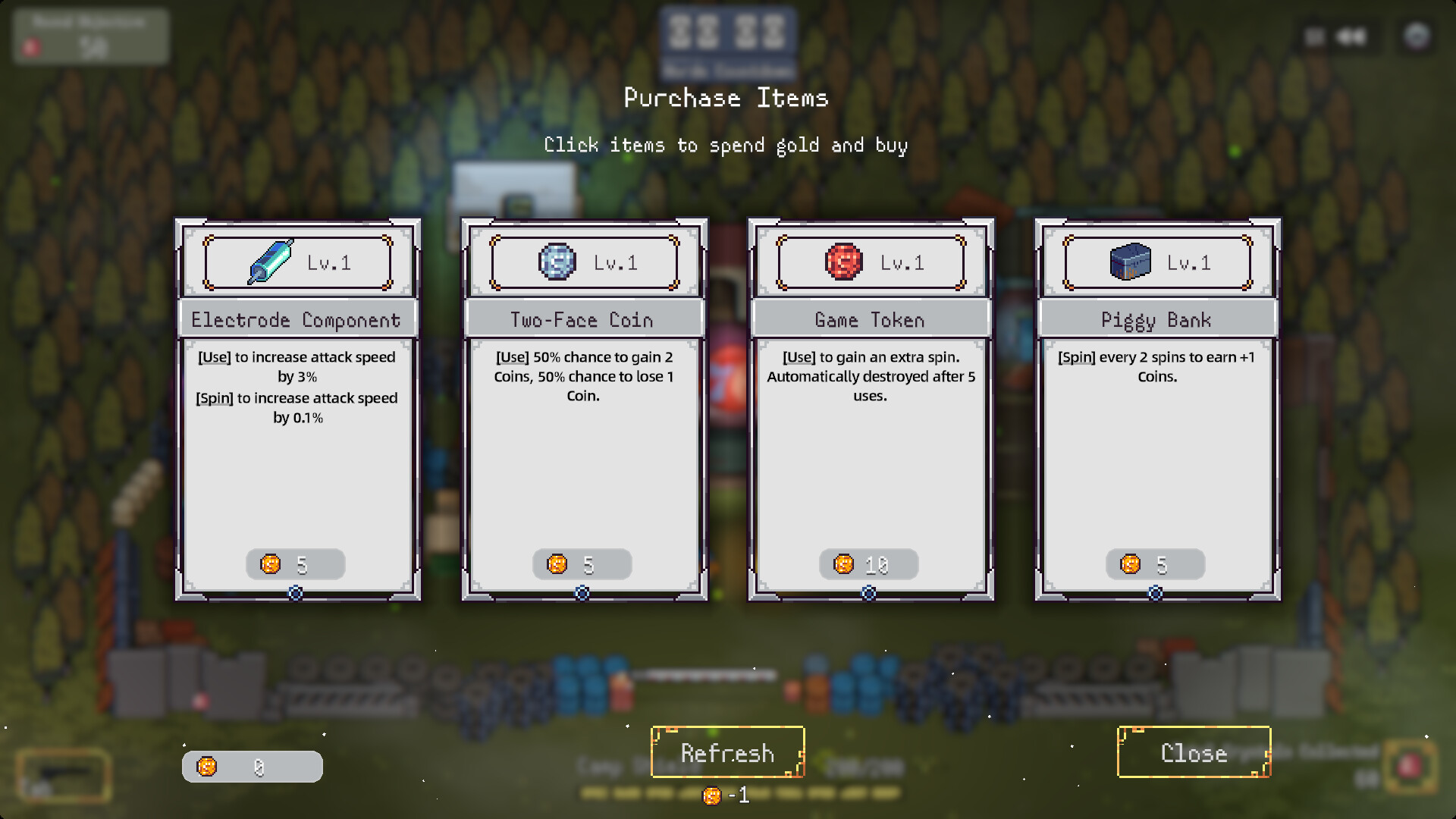Refresh the shop items
This screenshot has width=1456, height=819.
[727, 752]
